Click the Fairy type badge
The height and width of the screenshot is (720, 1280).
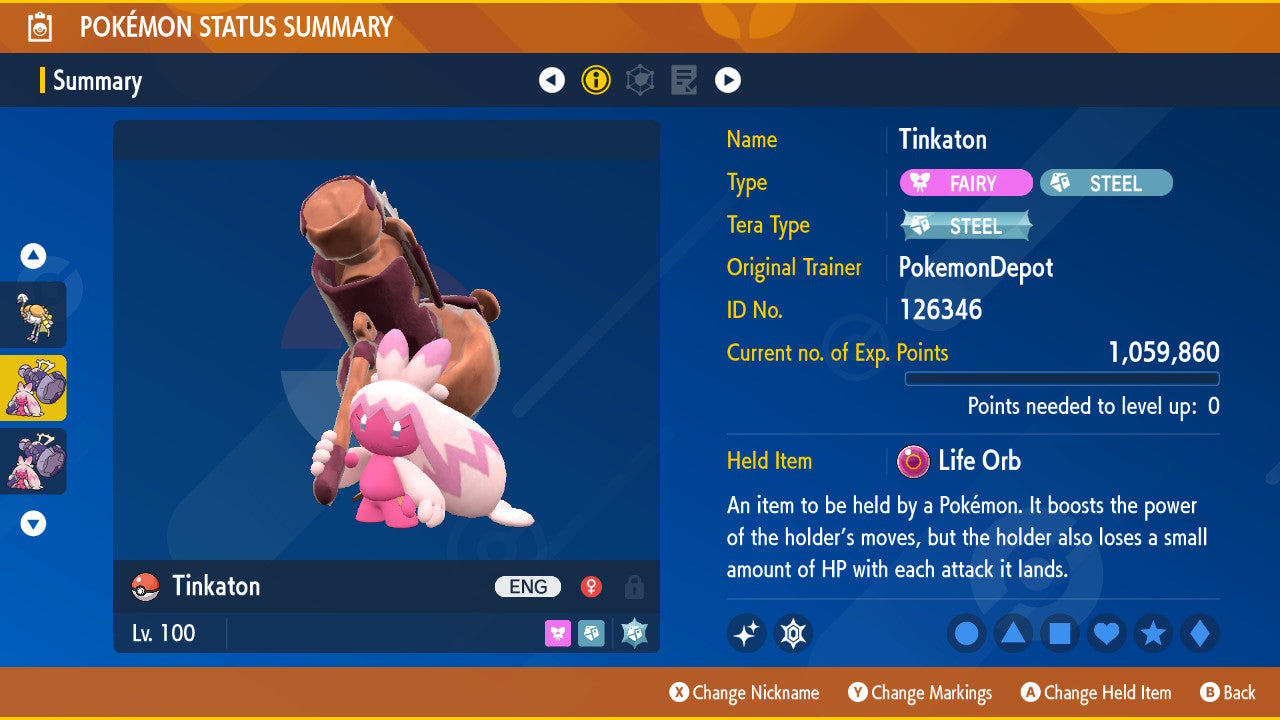966,183
